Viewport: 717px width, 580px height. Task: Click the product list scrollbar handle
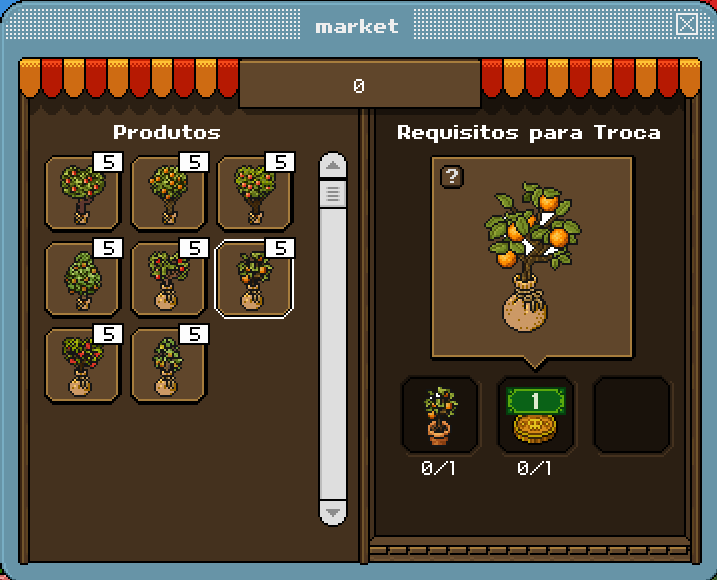tap(333, 192)
